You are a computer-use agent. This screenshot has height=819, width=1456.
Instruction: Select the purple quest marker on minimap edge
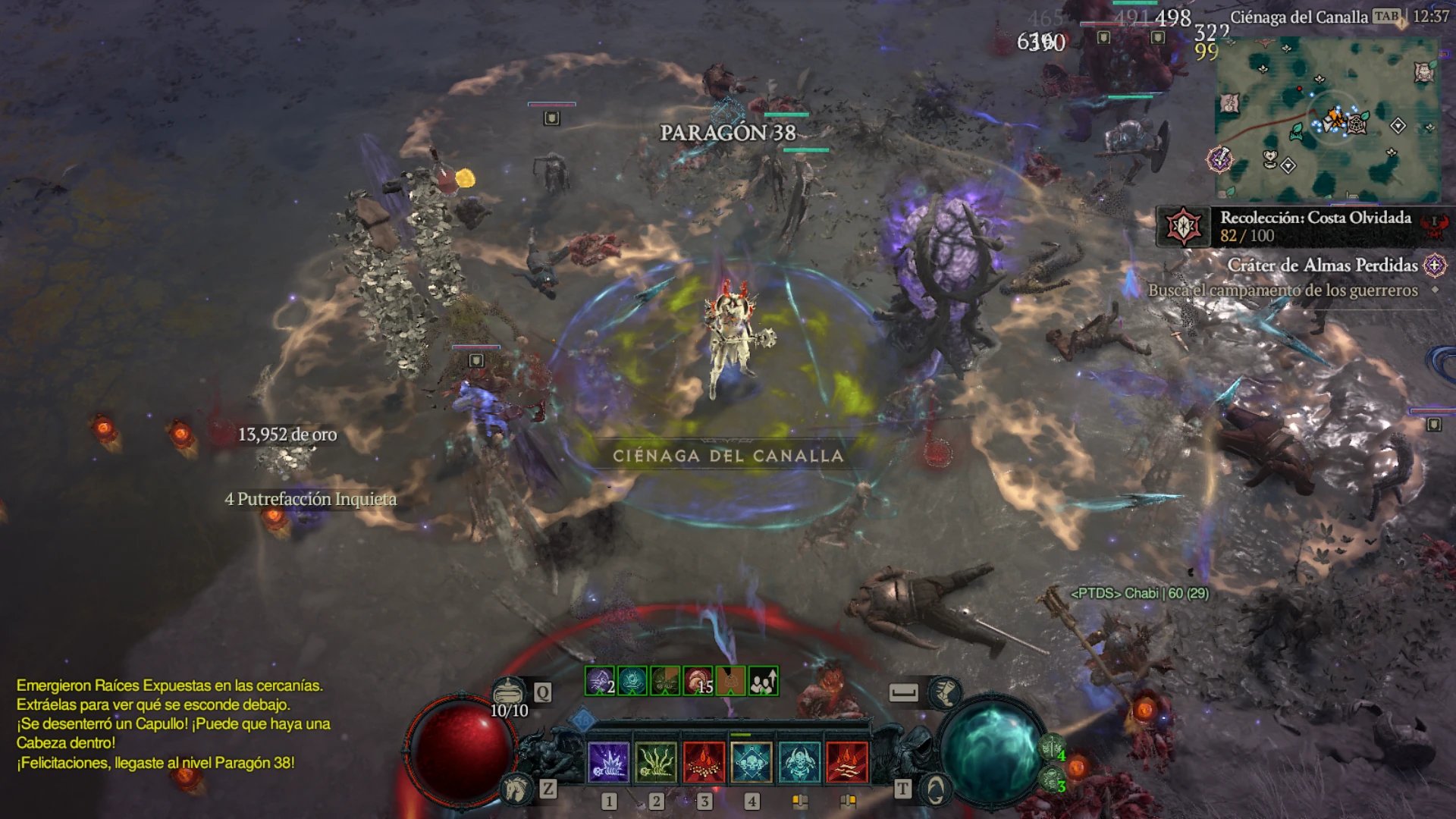tap(1219, 159)
